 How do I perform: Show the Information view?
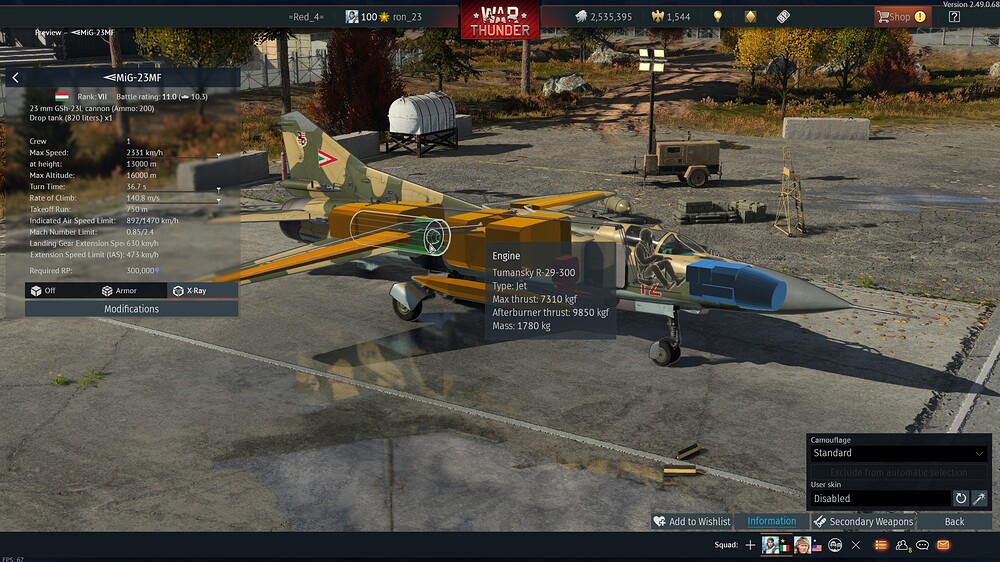point(771,521)
